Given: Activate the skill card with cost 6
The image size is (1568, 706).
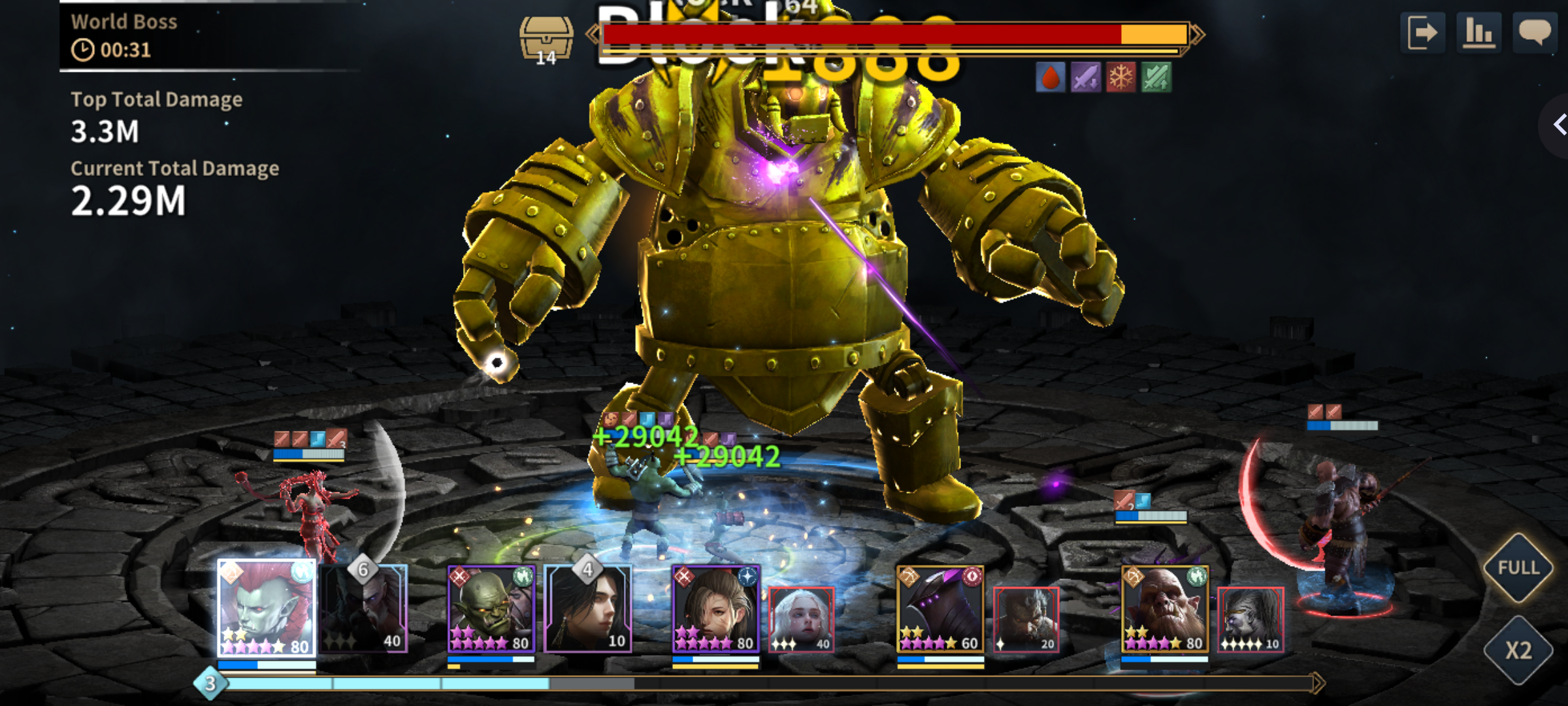Looking at the screenshot, I should pos(365,609).
